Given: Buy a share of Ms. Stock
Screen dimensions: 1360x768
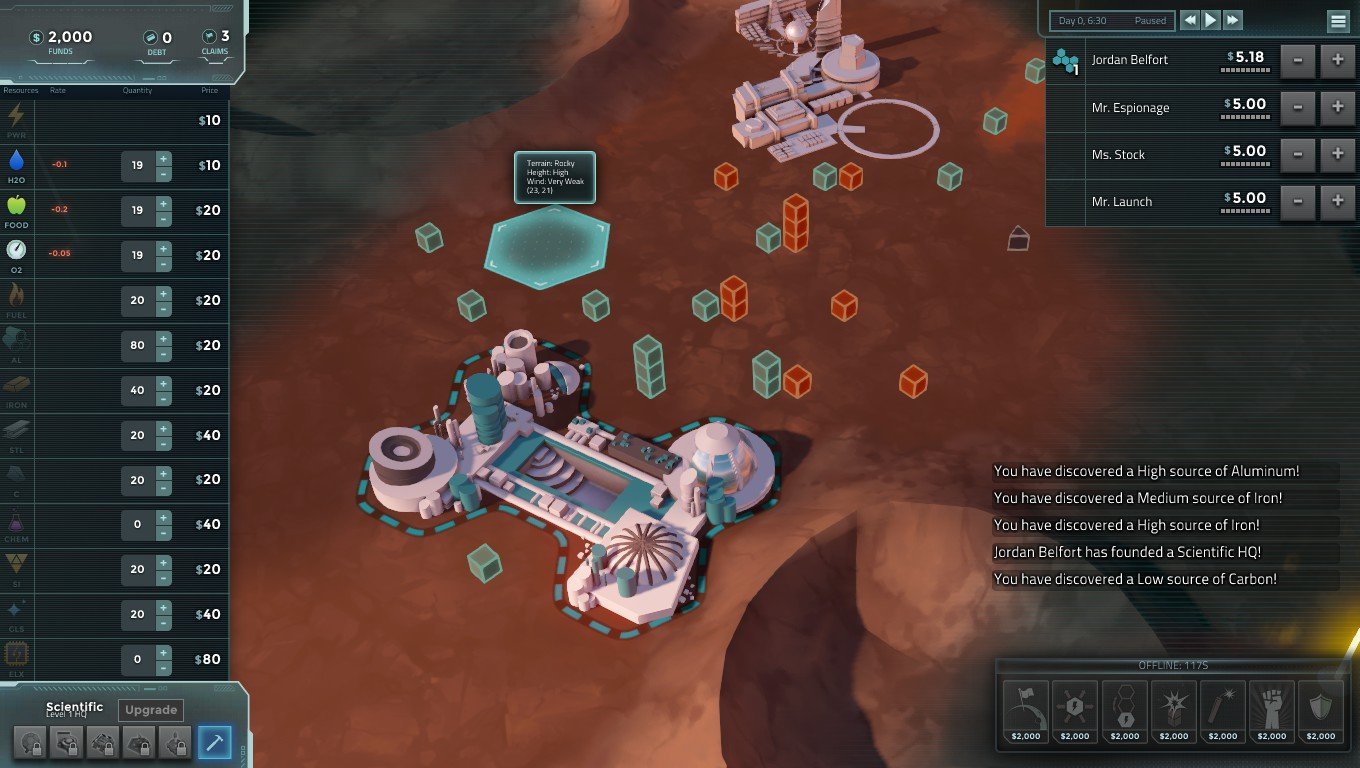Looking at the screenshot, I should point(1338,154).
